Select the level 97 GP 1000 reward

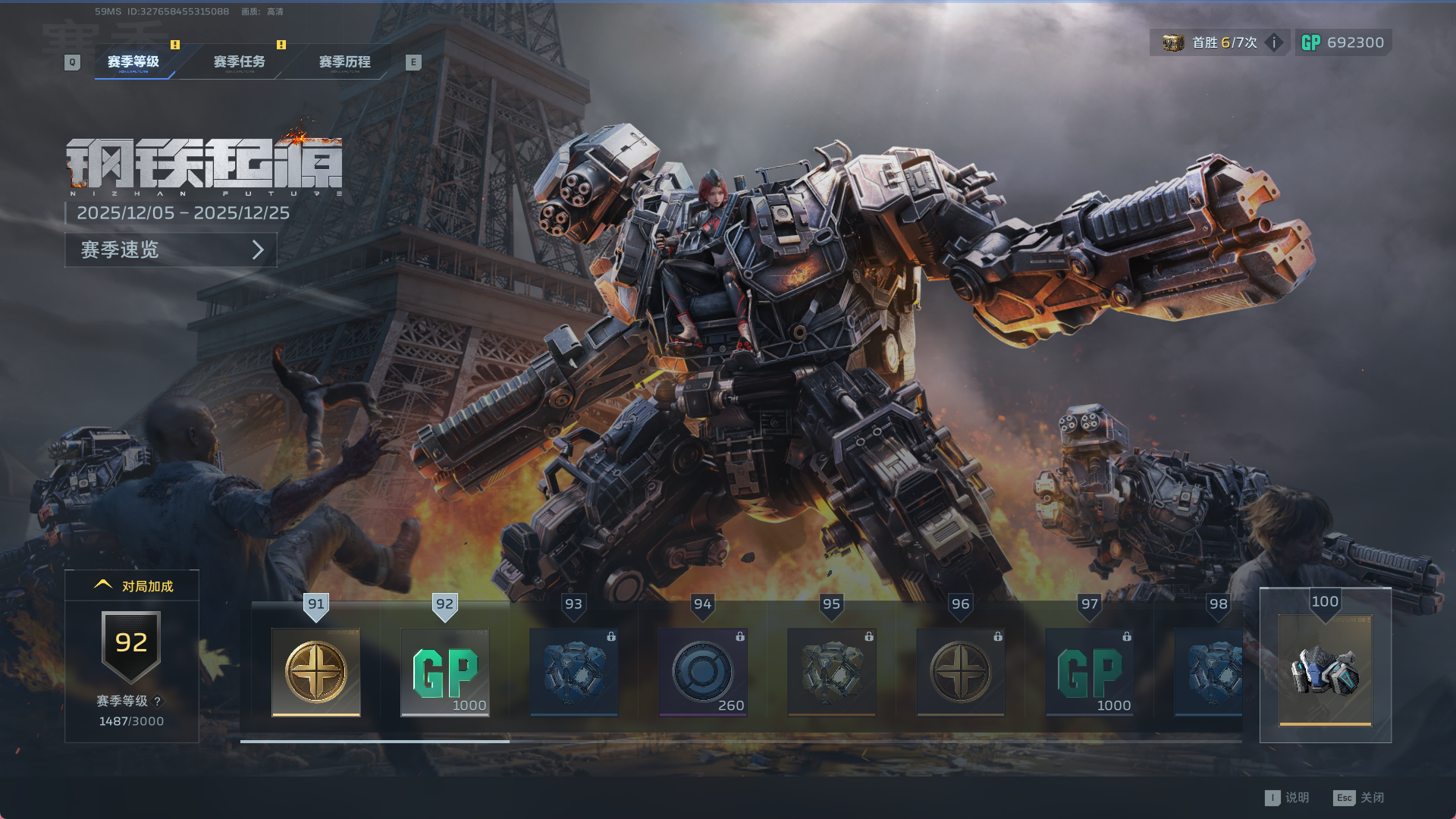click(x=1090, y=672)
